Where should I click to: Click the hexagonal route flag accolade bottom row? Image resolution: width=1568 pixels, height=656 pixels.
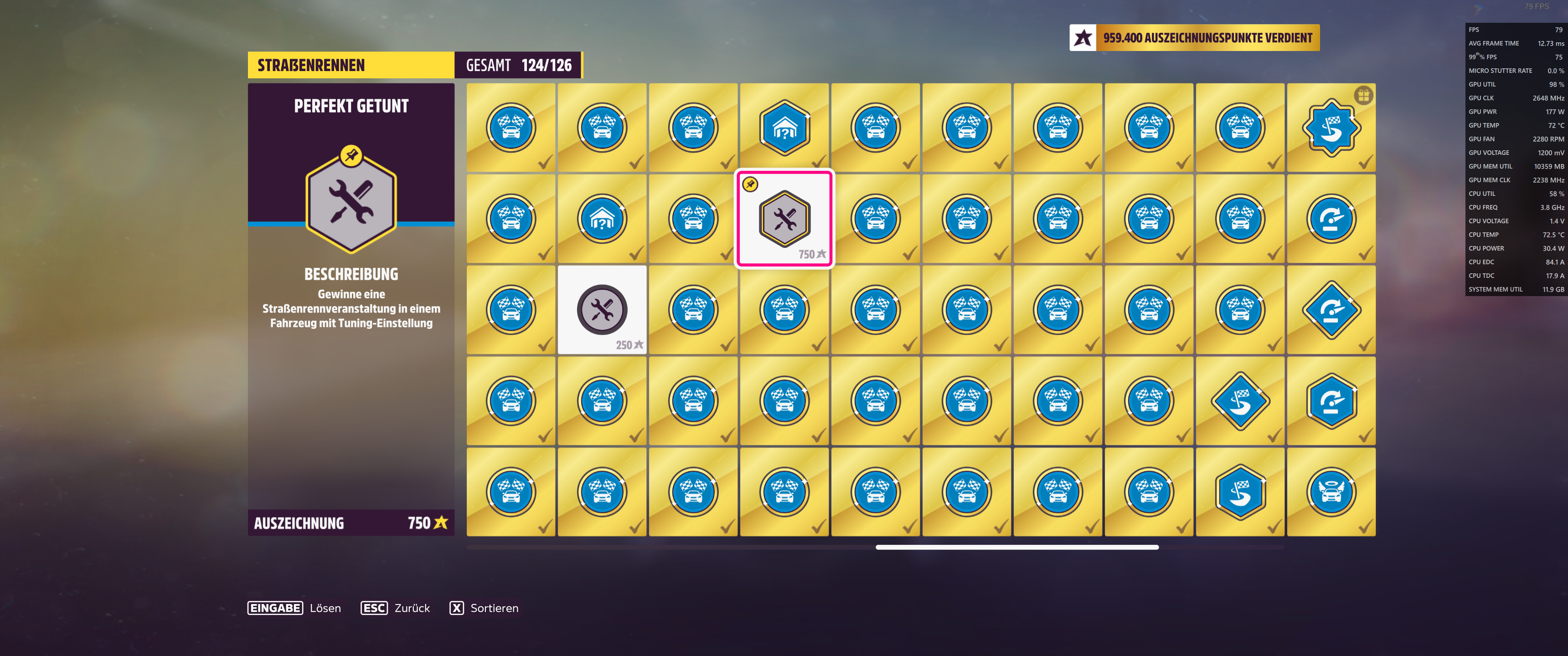[1240, 491]
